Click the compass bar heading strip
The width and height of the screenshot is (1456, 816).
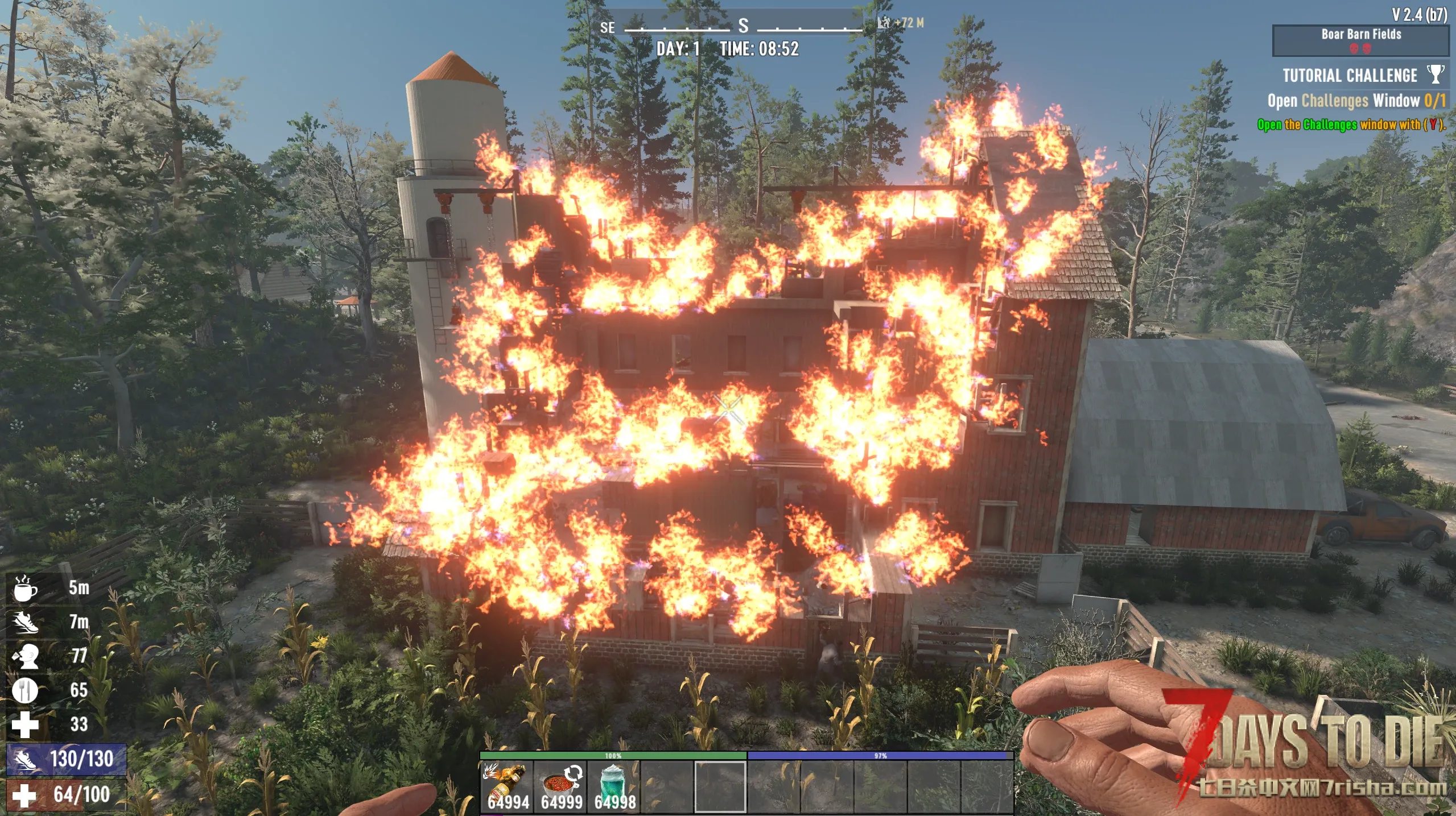743,26
